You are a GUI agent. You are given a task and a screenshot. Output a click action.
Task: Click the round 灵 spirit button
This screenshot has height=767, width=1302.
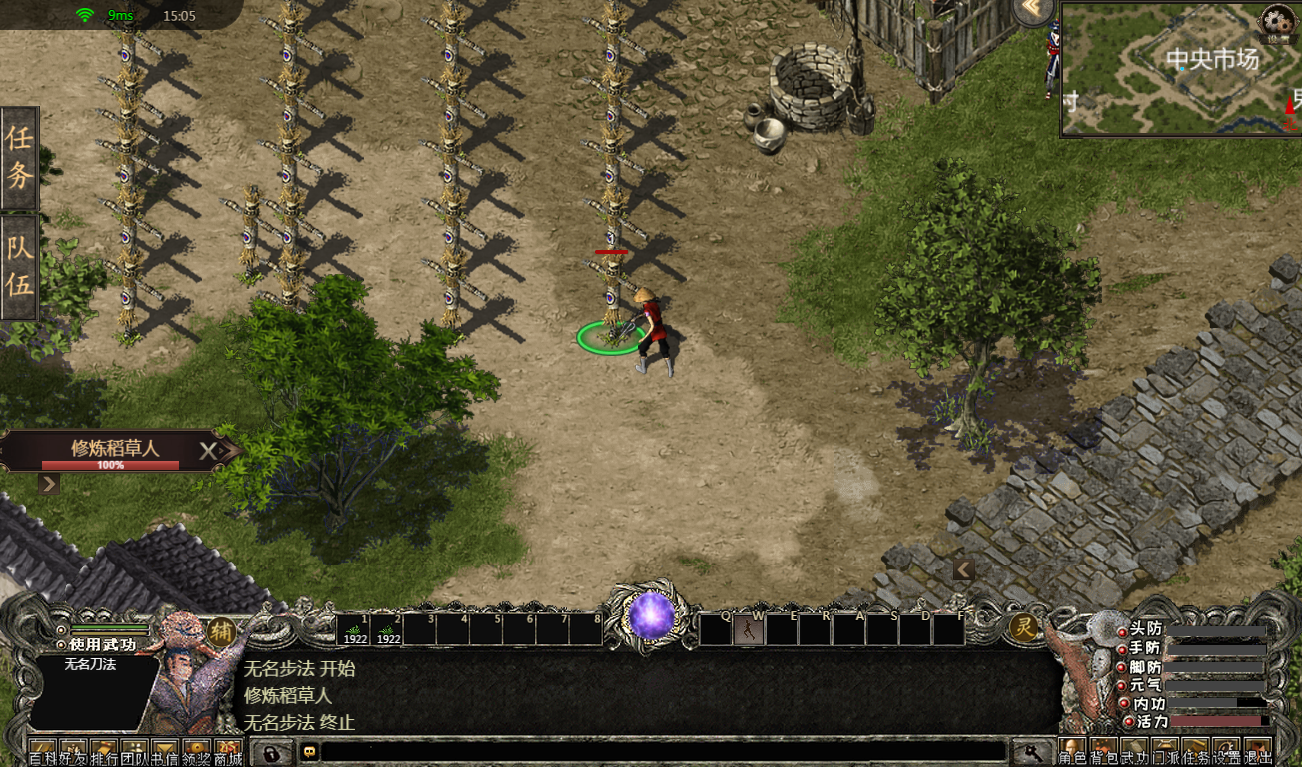(1024, 628)
